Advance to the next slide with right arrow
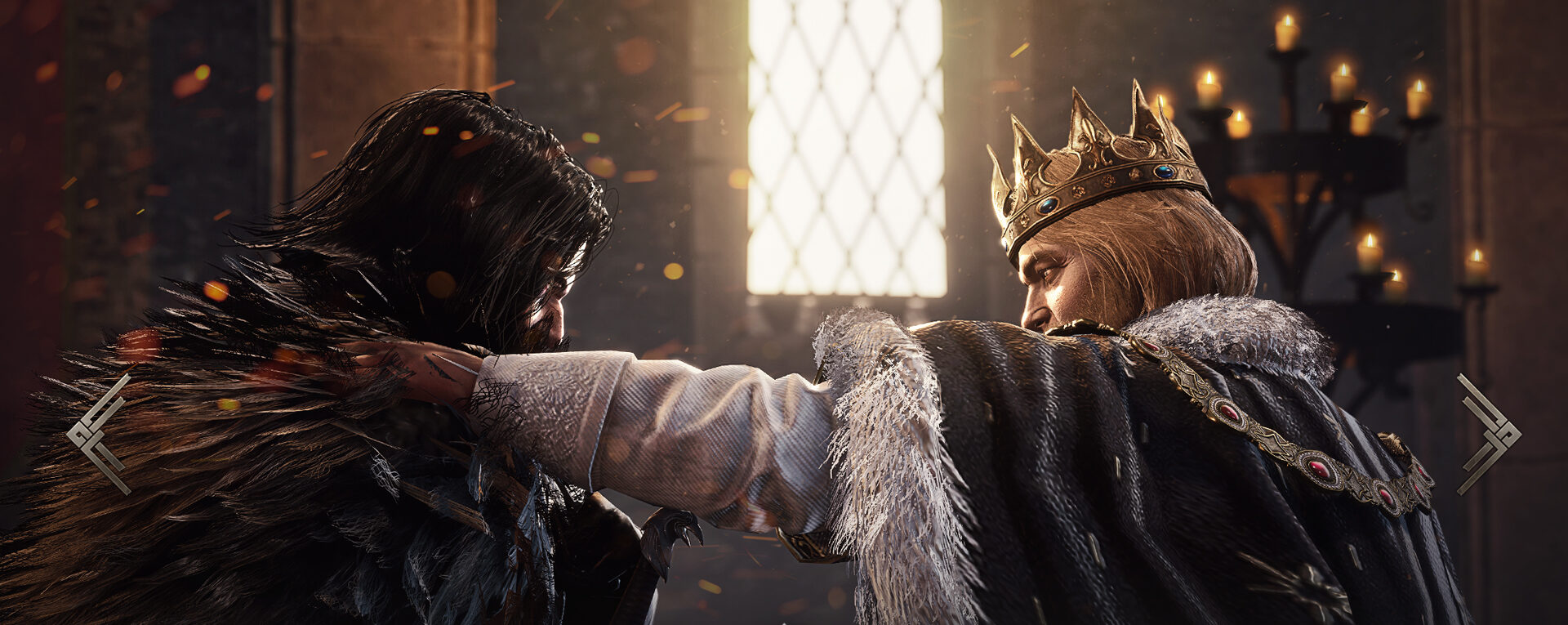The width and height of the screenshot is (1568, 625). [x=1488, y=434]
